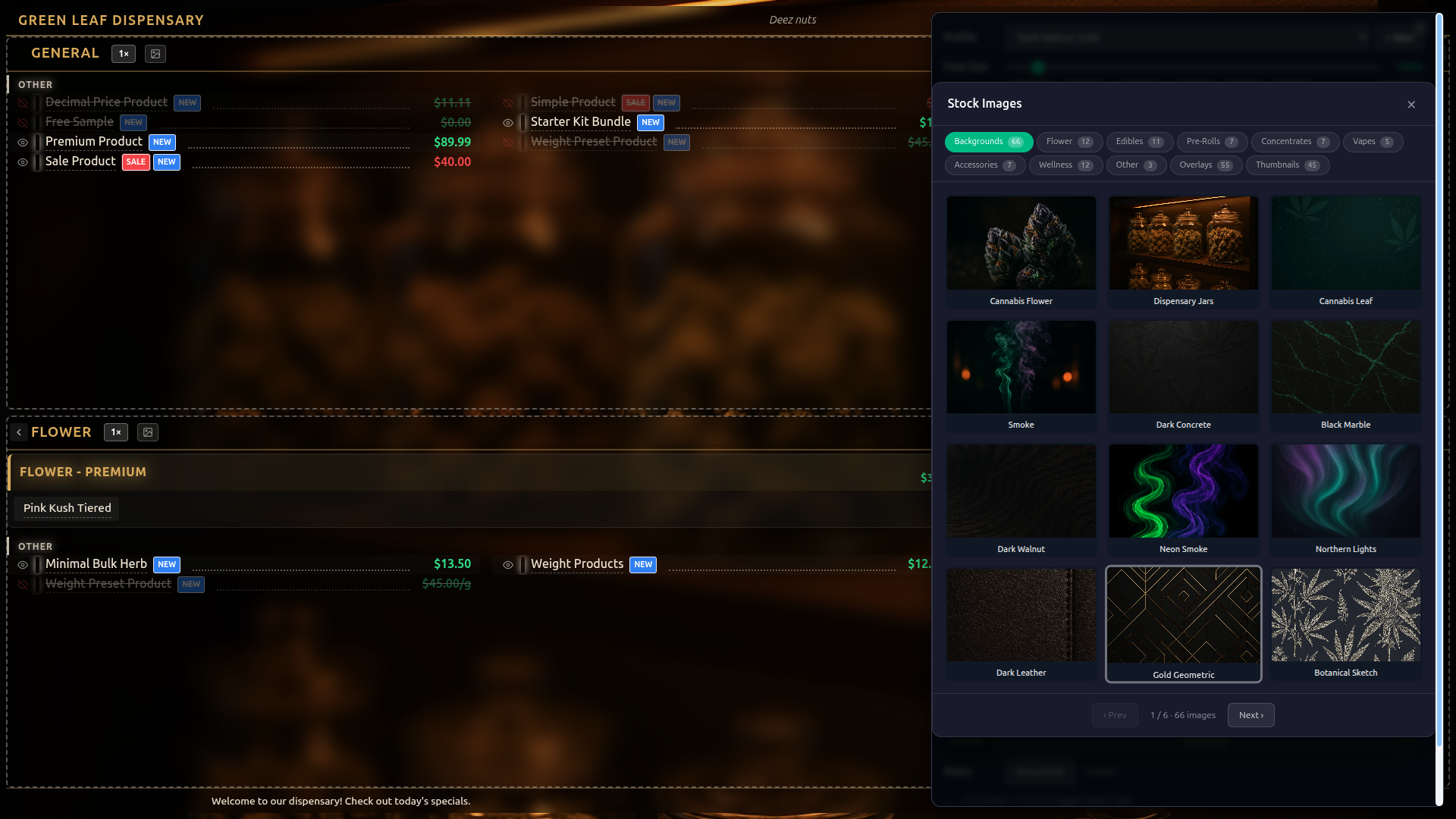
Task: Close the Stock Images panel
Action: [1411, 105]
